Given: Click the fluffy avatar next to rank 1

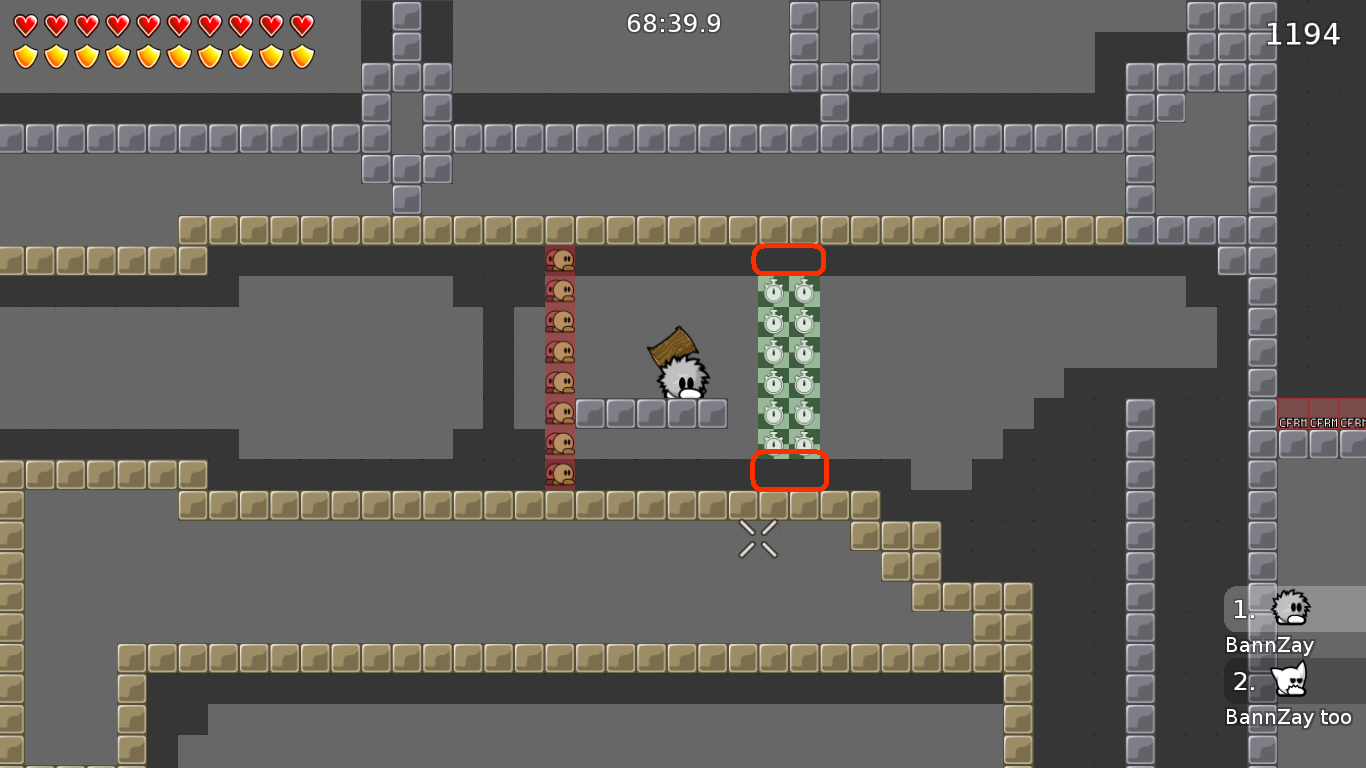Looking at the screenshot, I should pyautogui.click(x=1292, y=608).
